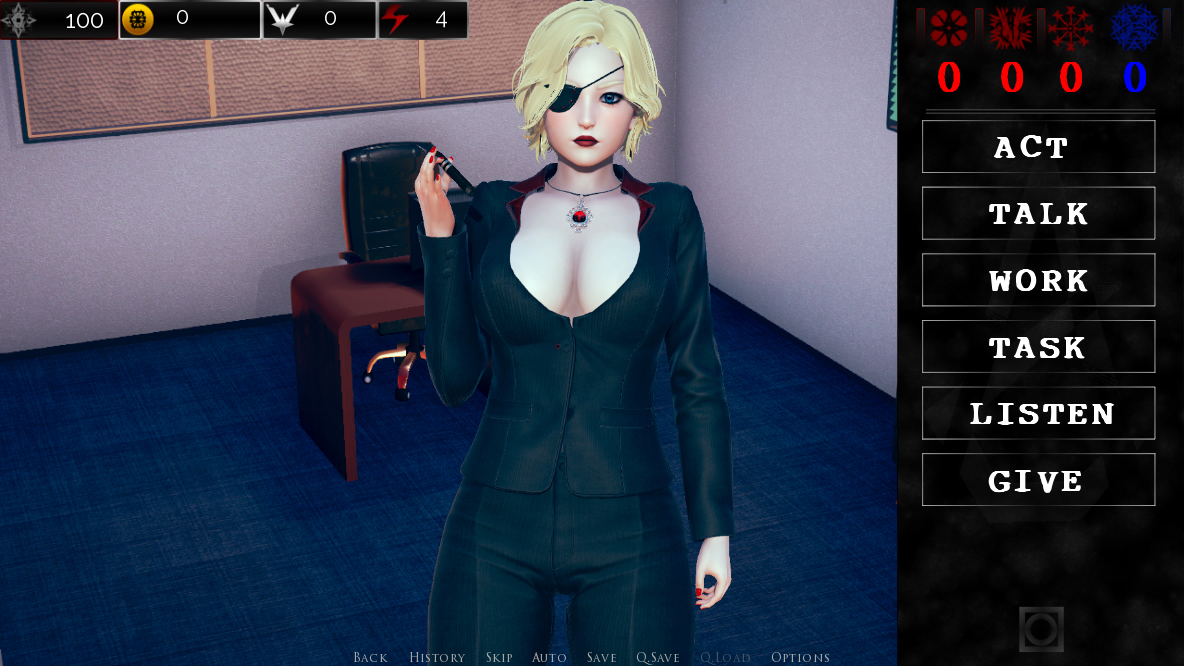Select the GIVE button
Viewport: 1184px width, 666px height.
[x=1038, y=480]
